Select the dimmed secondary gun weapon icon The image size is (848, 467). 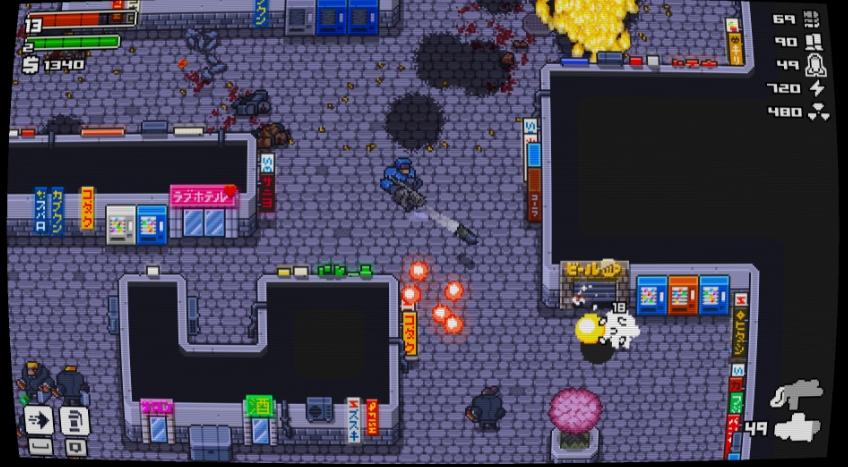[x=796, y=392]
